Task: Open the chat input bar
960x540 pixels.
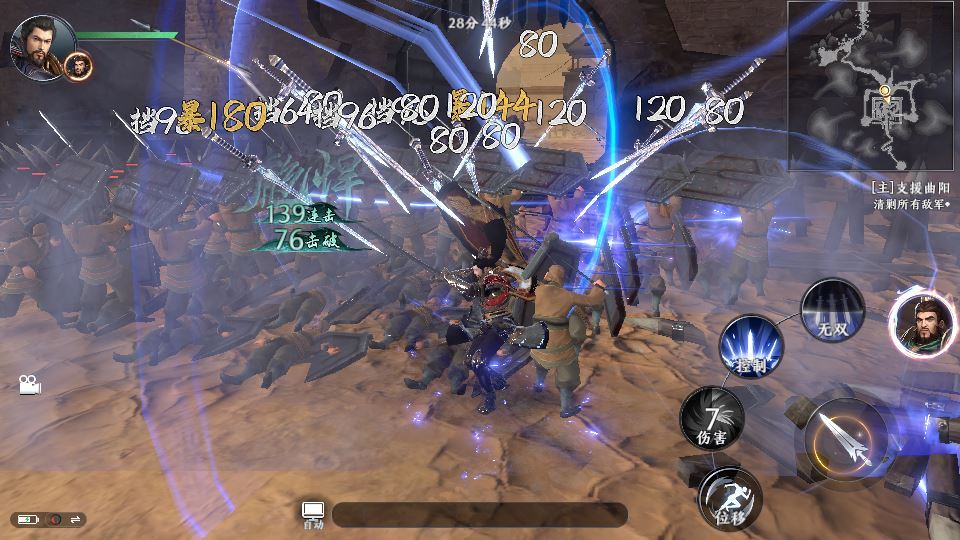Action: (480, 515)
